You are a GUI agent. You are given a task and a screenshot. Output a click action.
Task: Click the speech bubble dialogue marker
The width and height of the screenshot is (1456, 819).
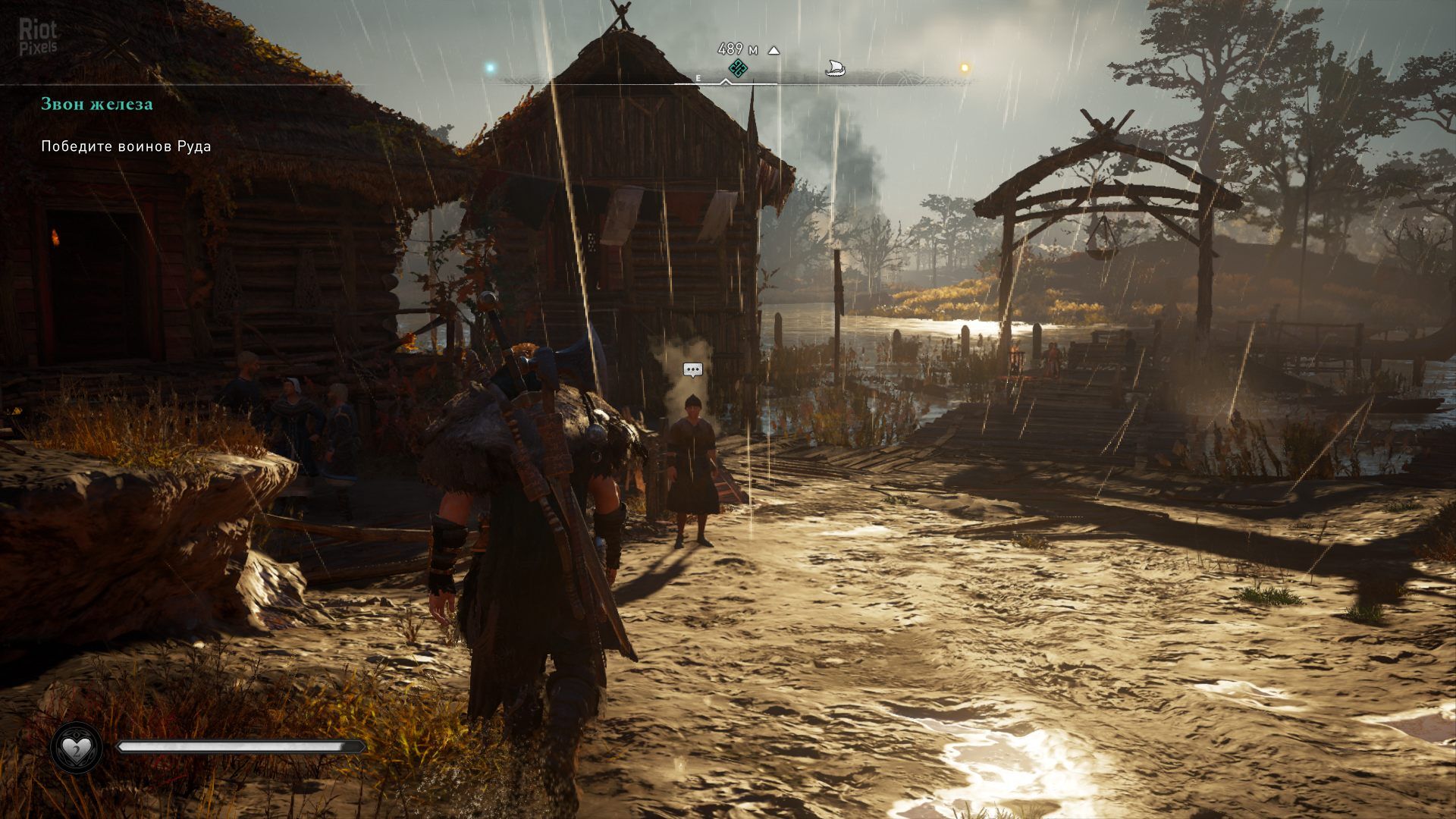pos(692,370)
